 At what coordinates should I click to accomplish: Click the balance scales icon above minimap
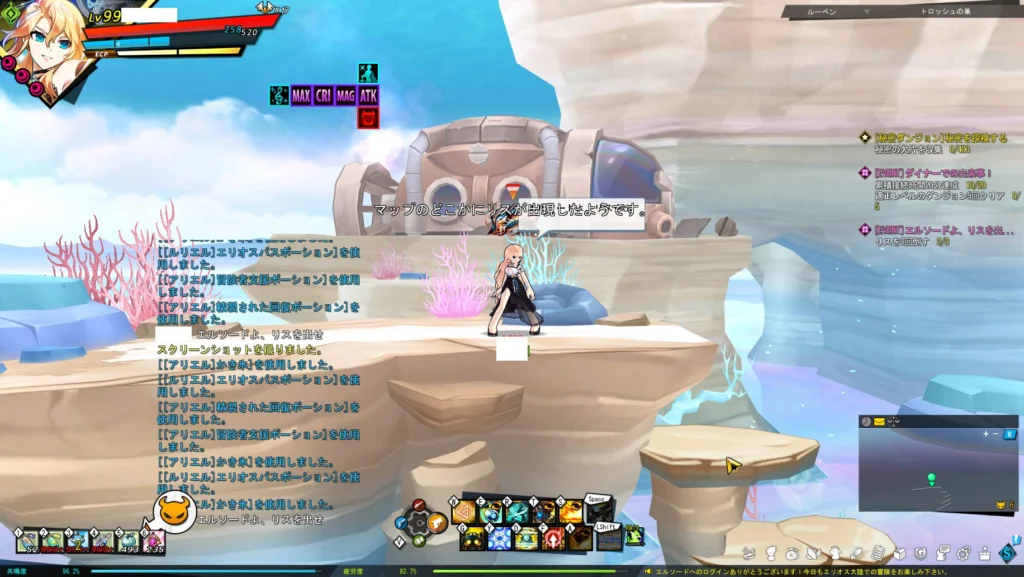pyautogui.click(x=894, y=422)
